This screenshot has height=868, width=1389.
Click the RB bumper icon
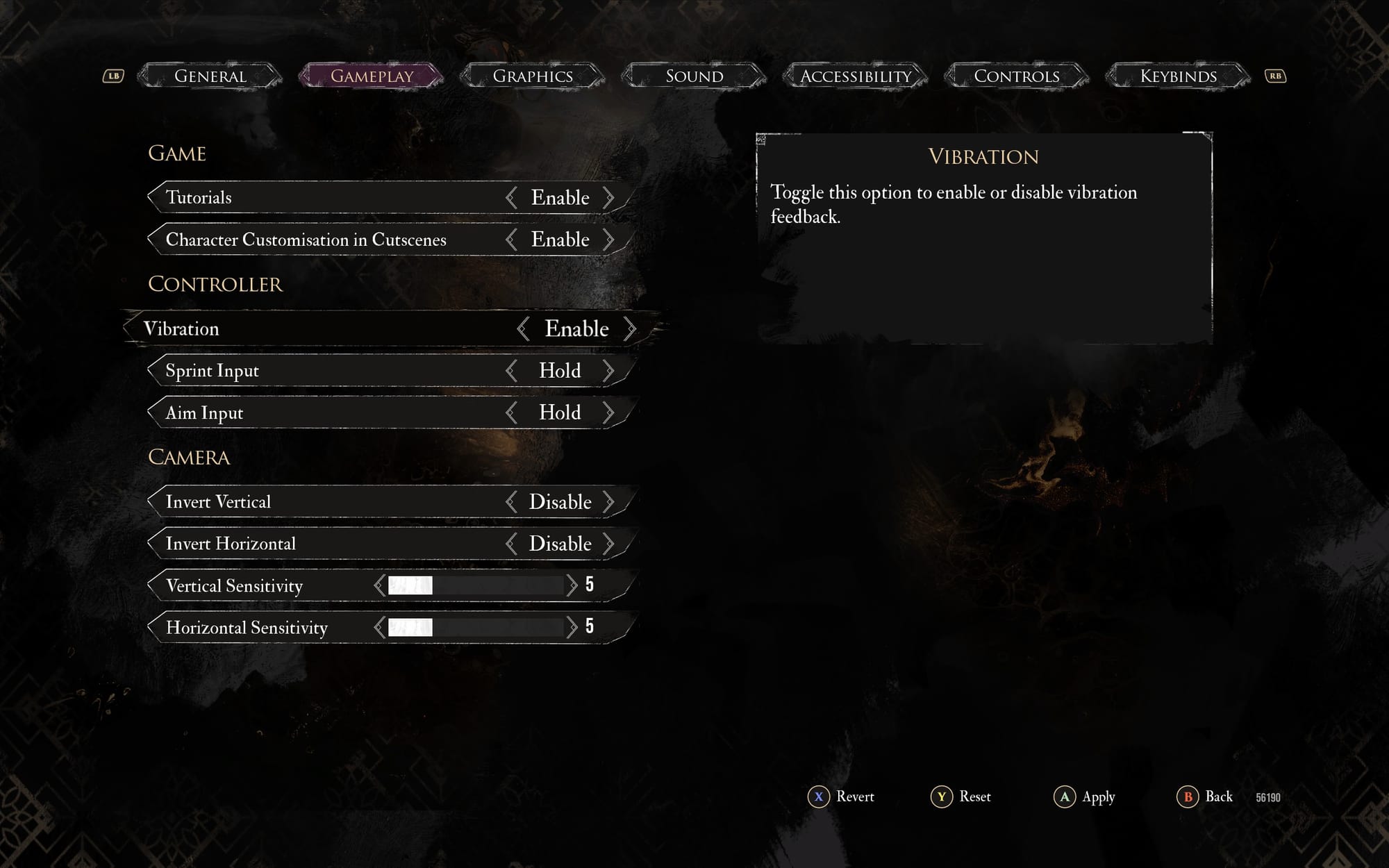pos(1274,75)
